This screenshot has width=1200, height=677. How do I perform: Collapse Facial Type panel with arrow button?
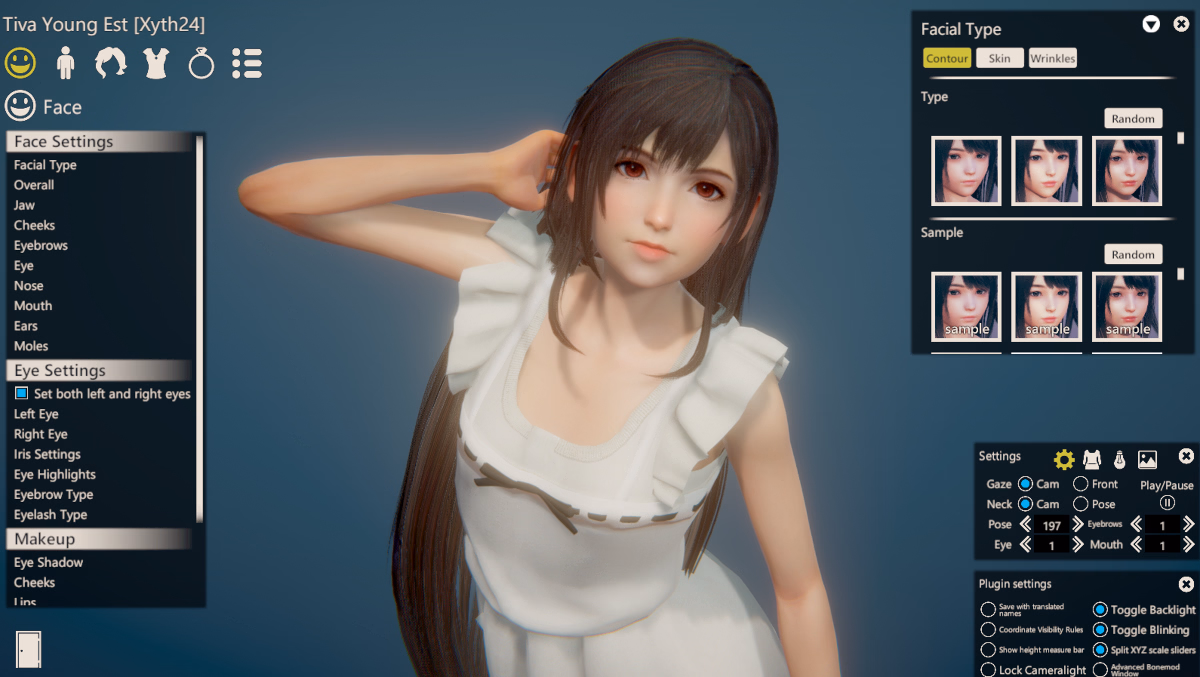click(1151, 24)
